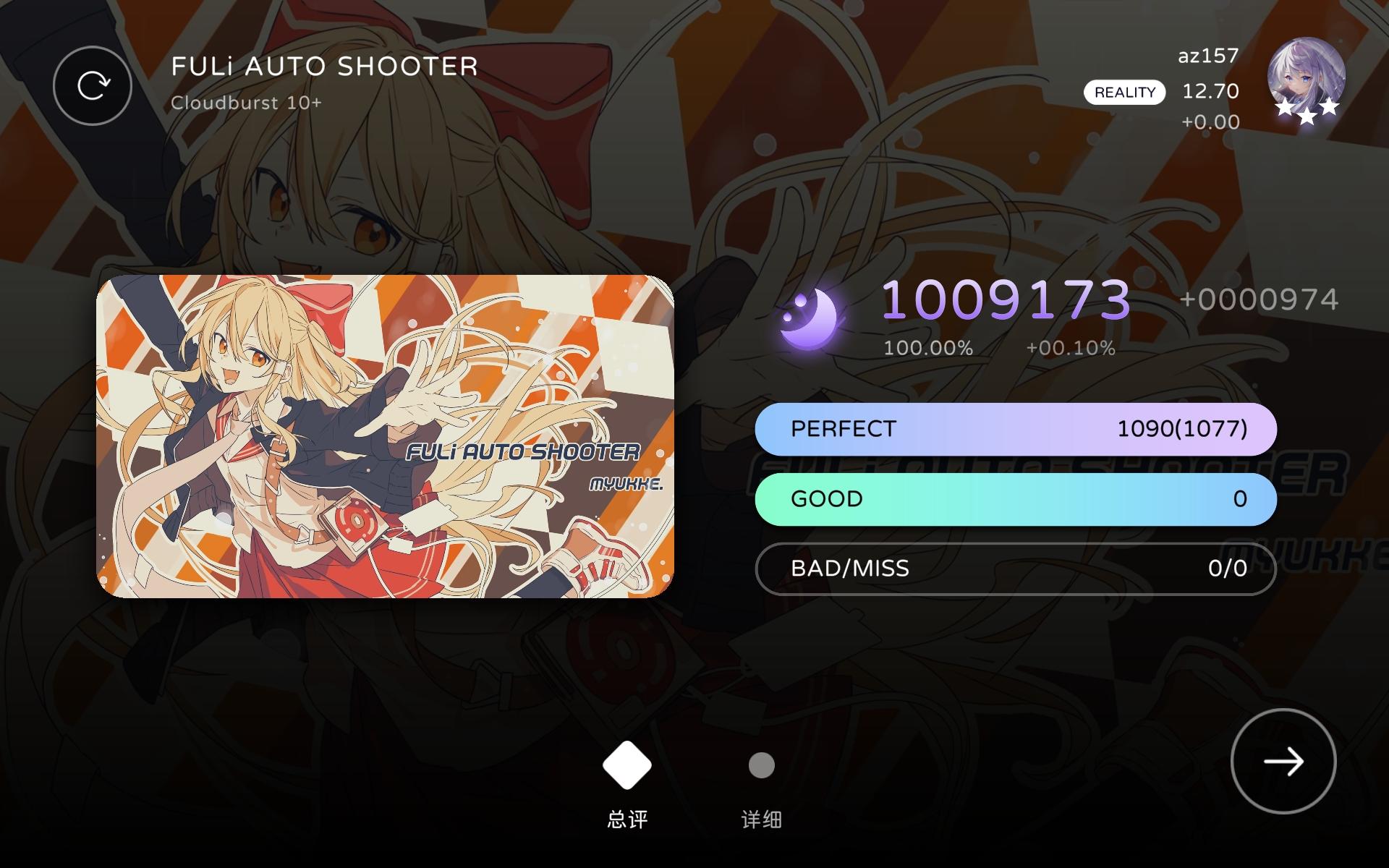Click the REALITY badge

click(x=1124, y=92)
